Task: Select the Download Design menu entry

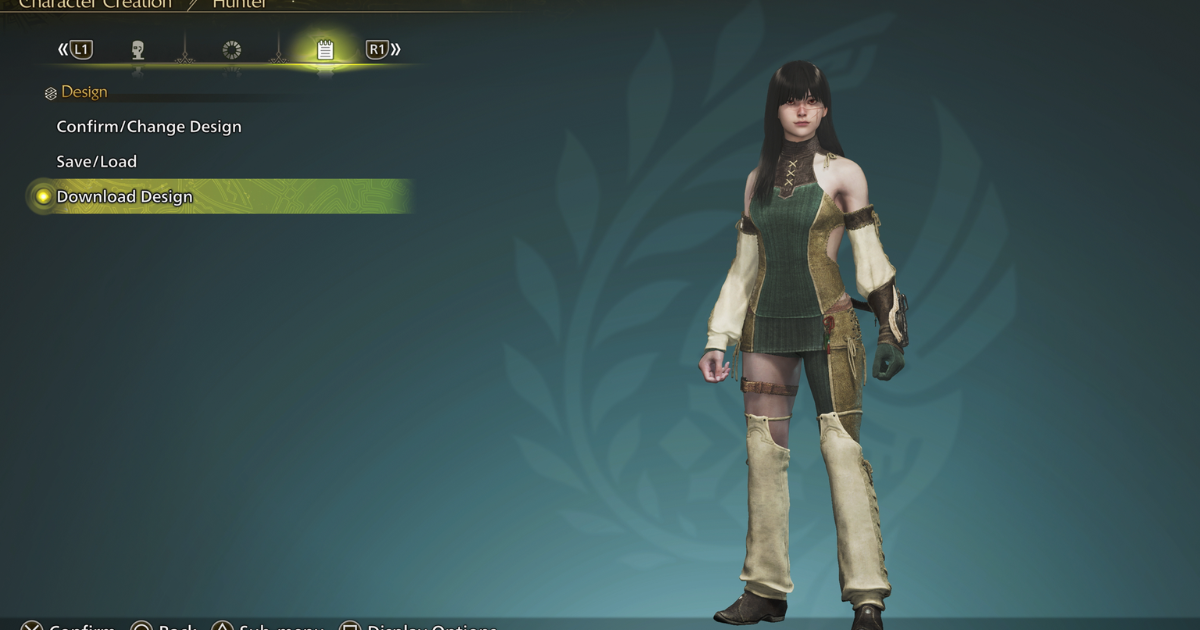Action: pyautogui.click(x=124, y=197)
